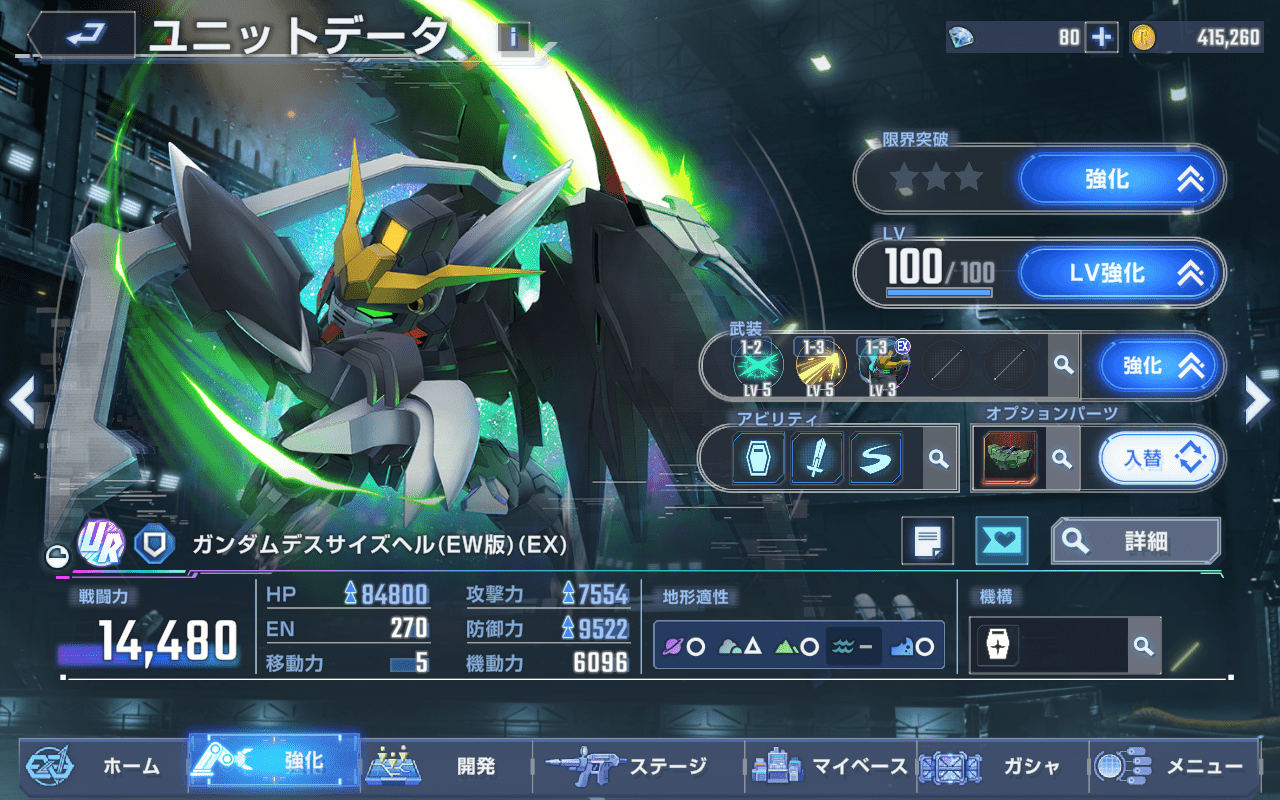Add diamonds with the plus button
Image resolution: width=1280 pixels, height=800 pixels.
pos(1101,37)
